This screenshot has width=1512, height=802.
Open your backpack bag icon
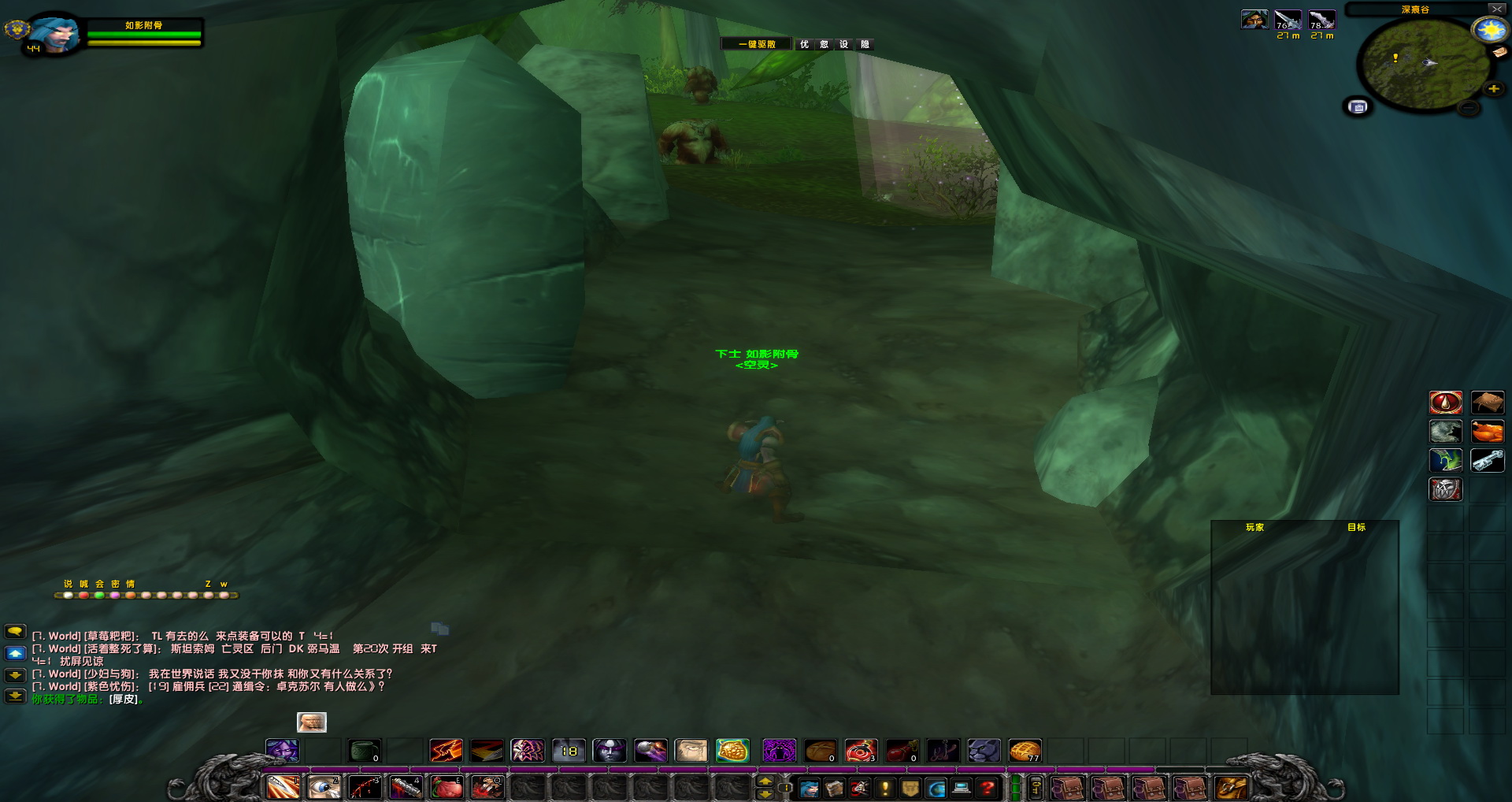tap(1229, 787)
